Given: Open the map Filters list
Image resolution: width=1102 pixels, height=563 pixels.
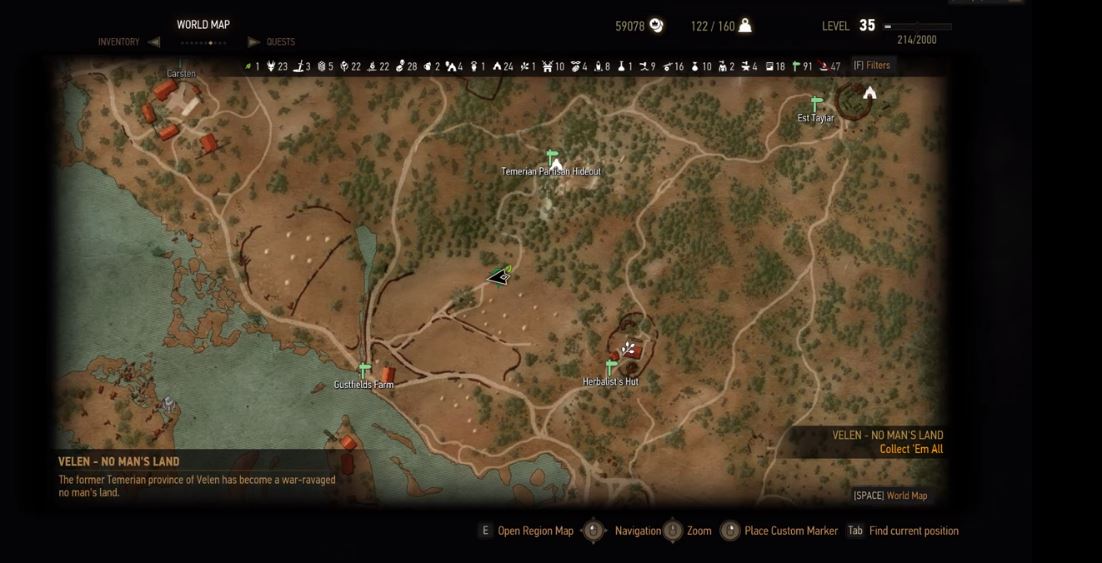Looking at the screenshot, I should (x=871, y=66).
